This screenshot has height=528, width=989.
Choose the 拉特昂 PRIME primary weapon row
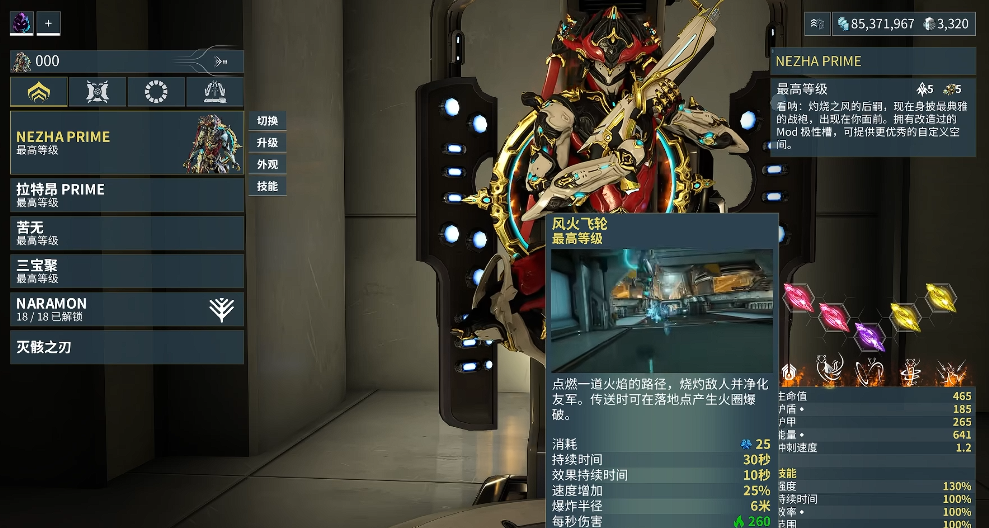pyautogui.click(x=127, y=195)
